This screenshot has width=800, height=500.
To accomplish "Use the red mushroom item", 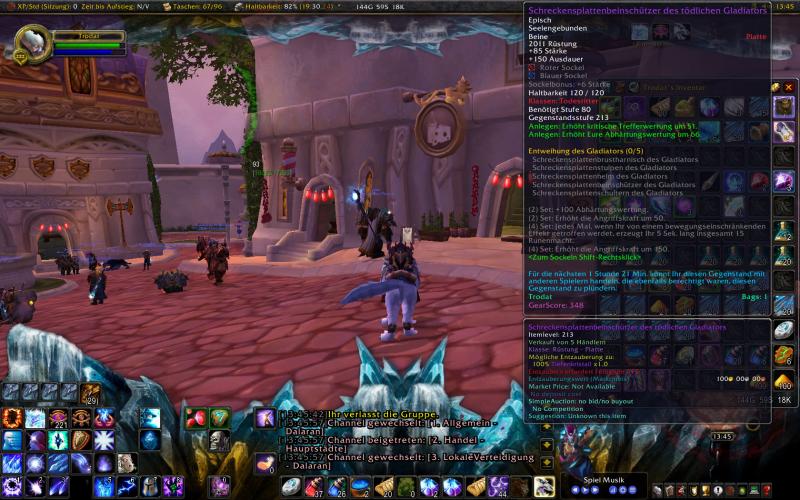I will 196,418.
